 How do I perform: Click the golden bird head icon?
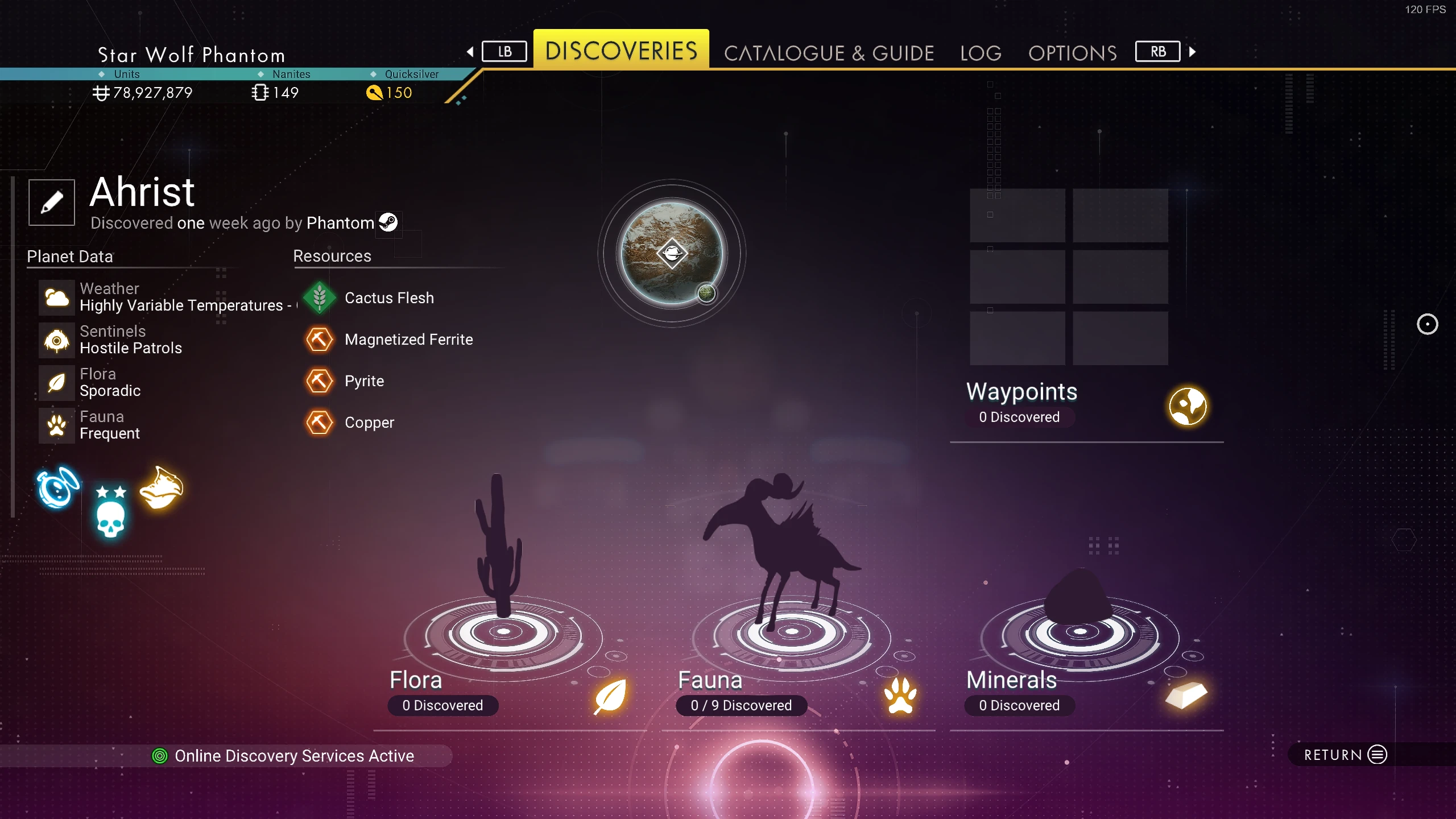pyautogui.click(x=162, y=488)
